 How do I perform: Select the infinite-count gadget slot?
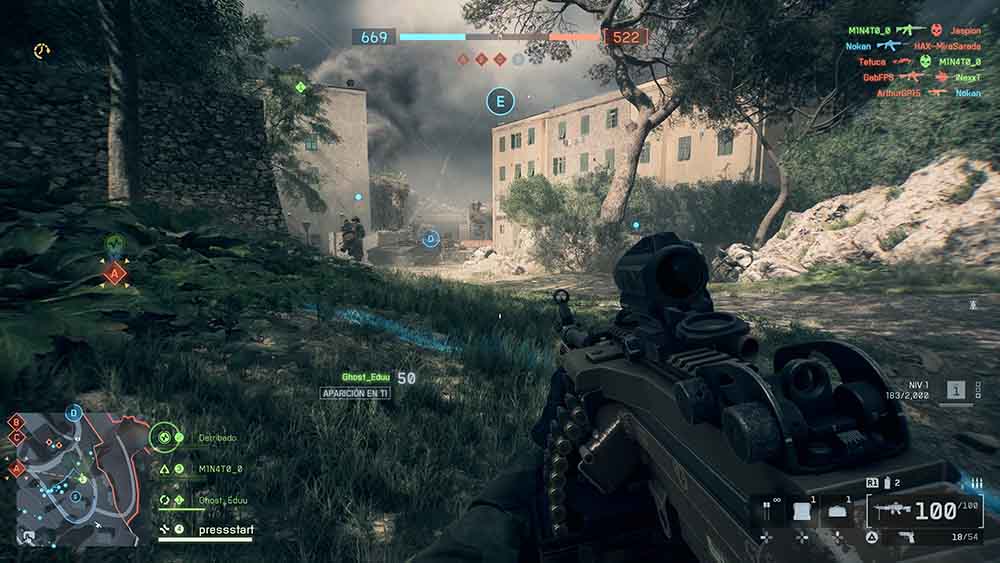pyautogui.click(x=768, y=511)
